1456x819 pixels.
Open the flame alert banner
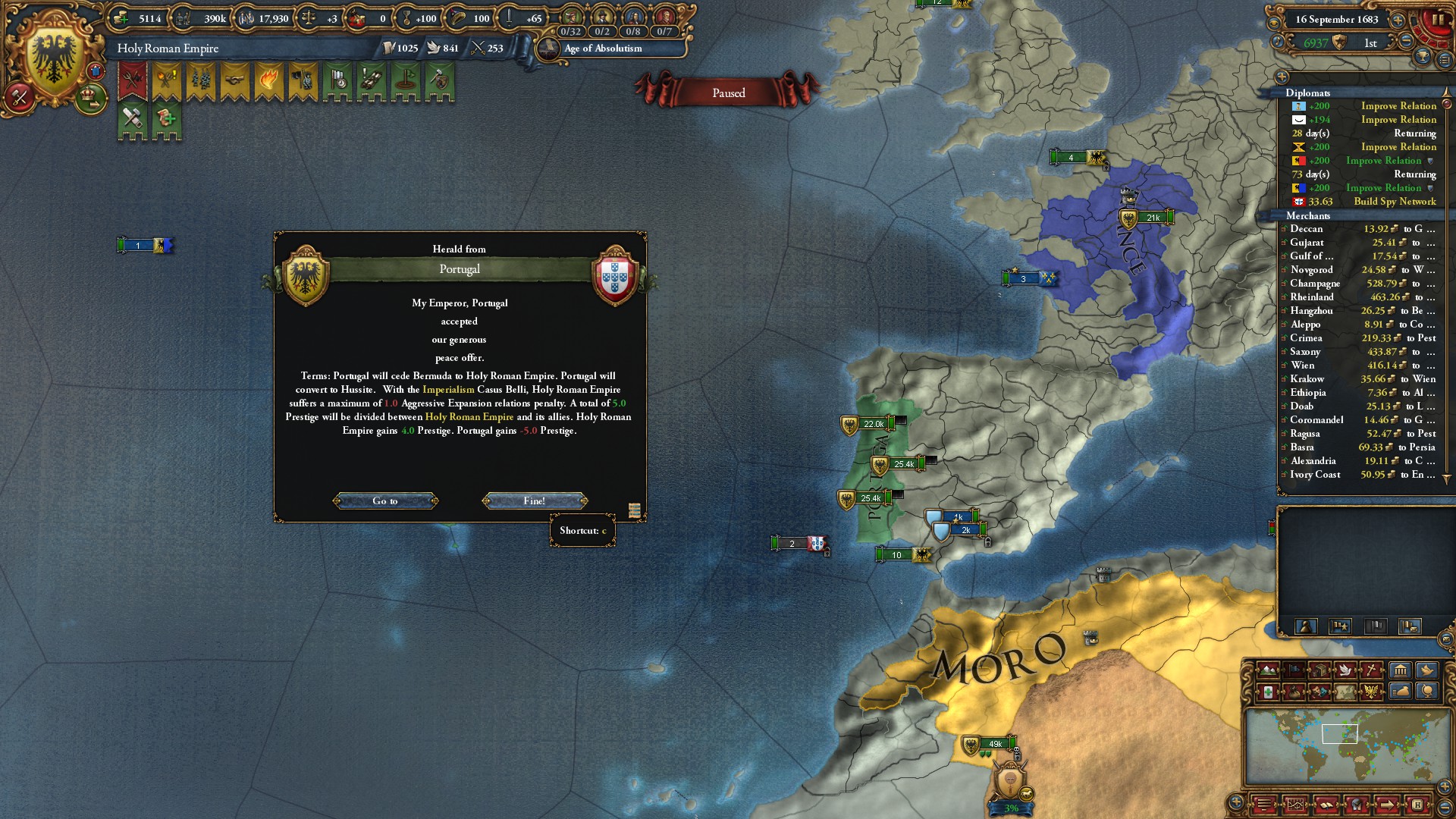pyautogui.click(x=269, y=80)
